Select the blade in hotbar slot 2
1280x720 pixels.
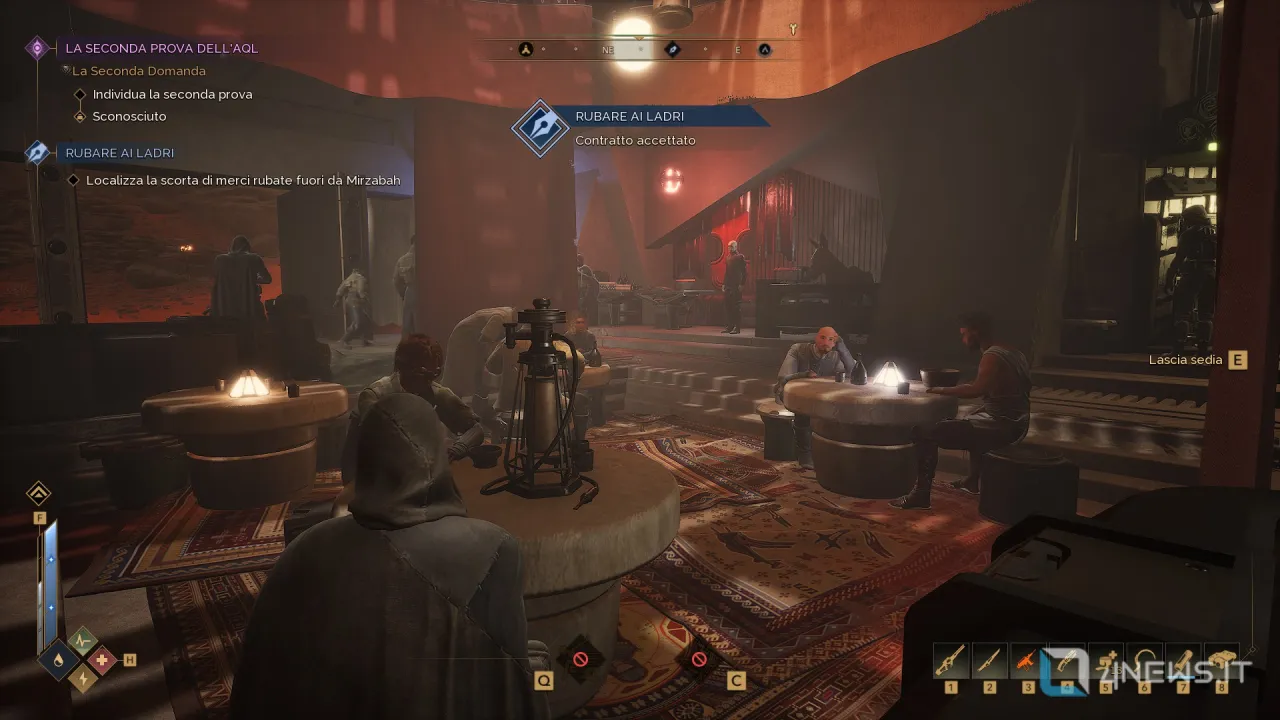click(989, 660)
